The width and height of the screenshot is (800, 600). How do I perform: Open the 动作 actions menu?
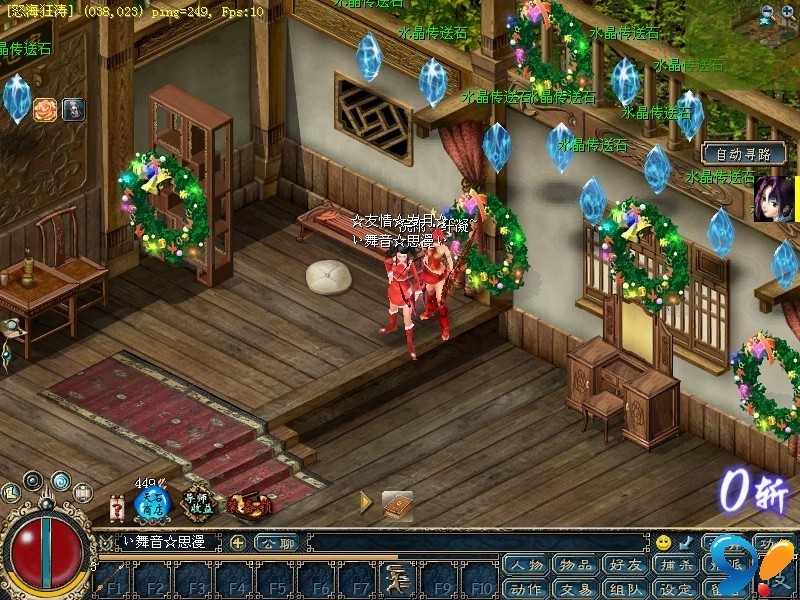tap(525, 588)
